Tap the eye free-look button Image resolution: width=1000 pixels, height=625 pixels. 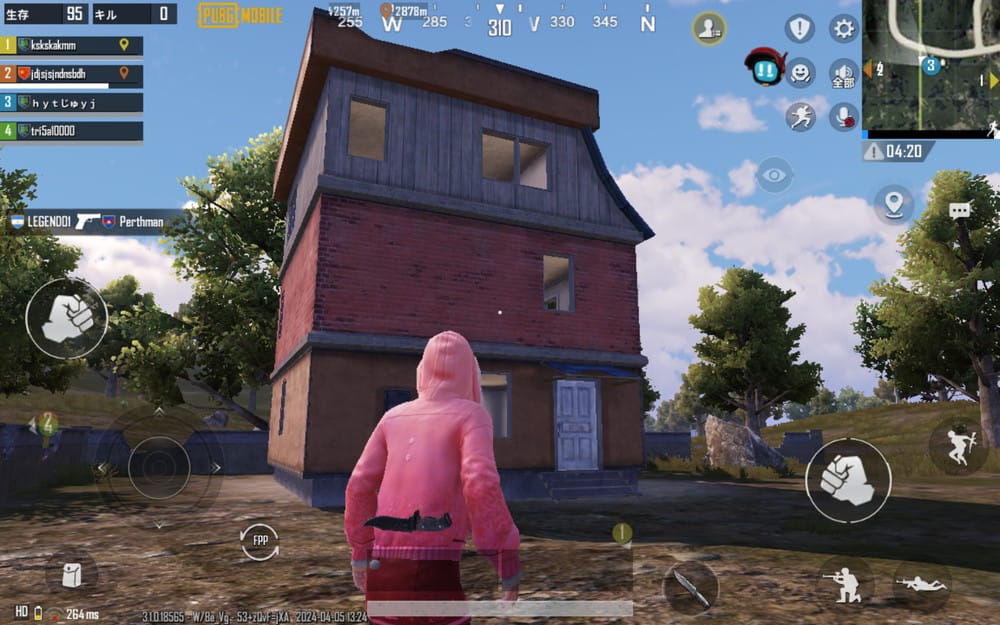pos(774,175)
